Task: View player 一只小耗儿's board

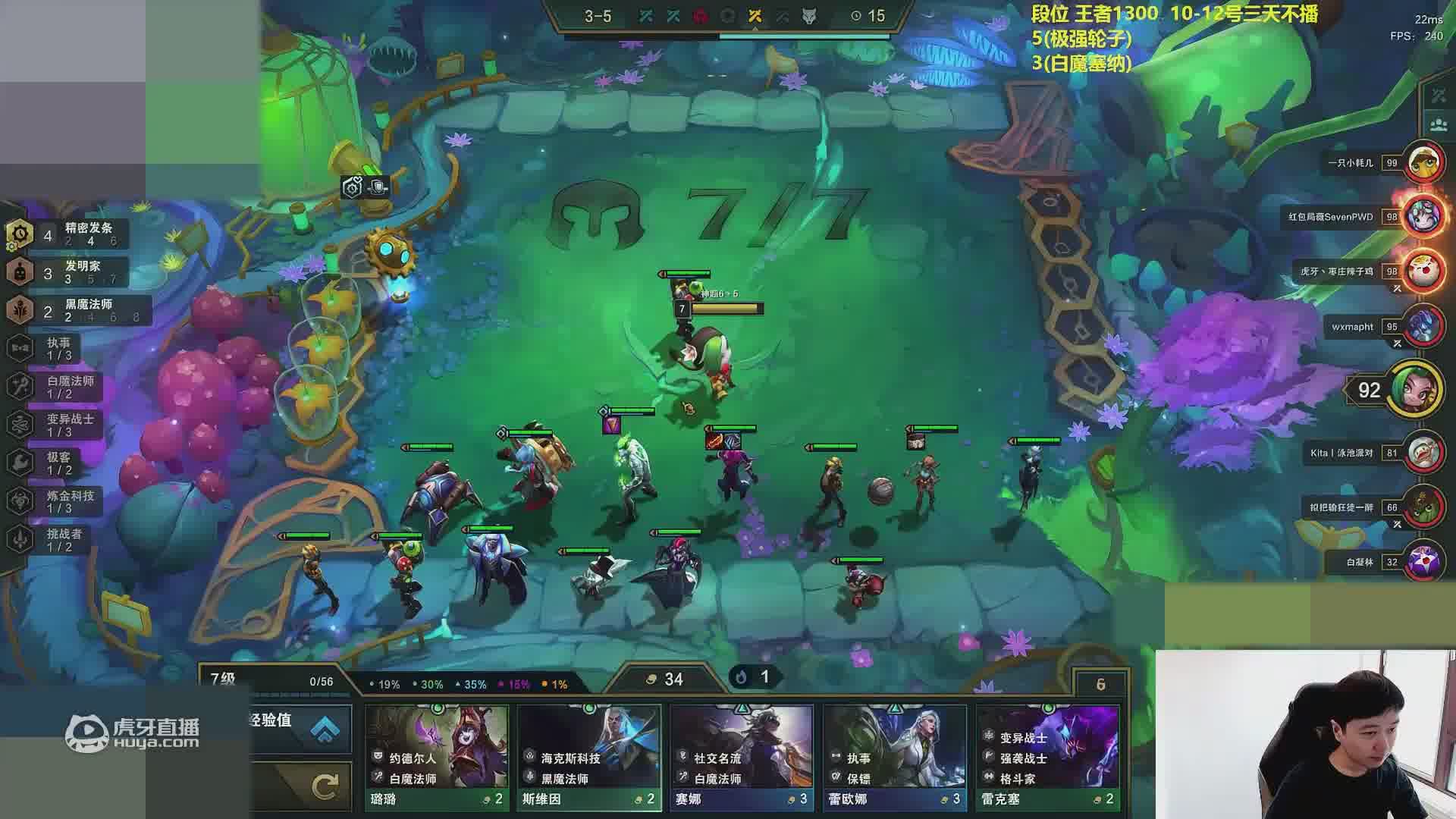Action: (x=1423, y=162)
